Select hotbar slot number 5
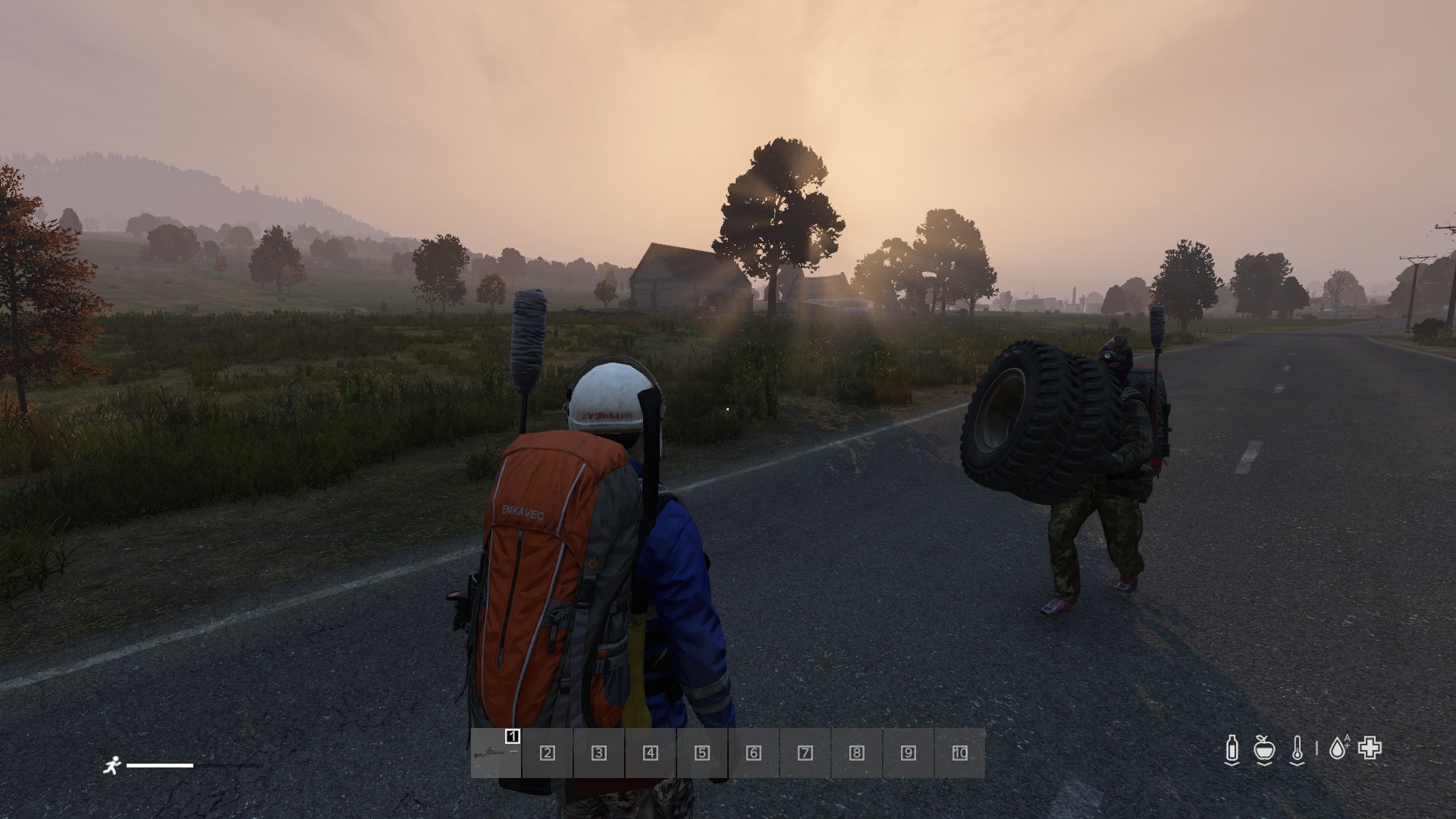1456x819 pixels. click(702, 753)
